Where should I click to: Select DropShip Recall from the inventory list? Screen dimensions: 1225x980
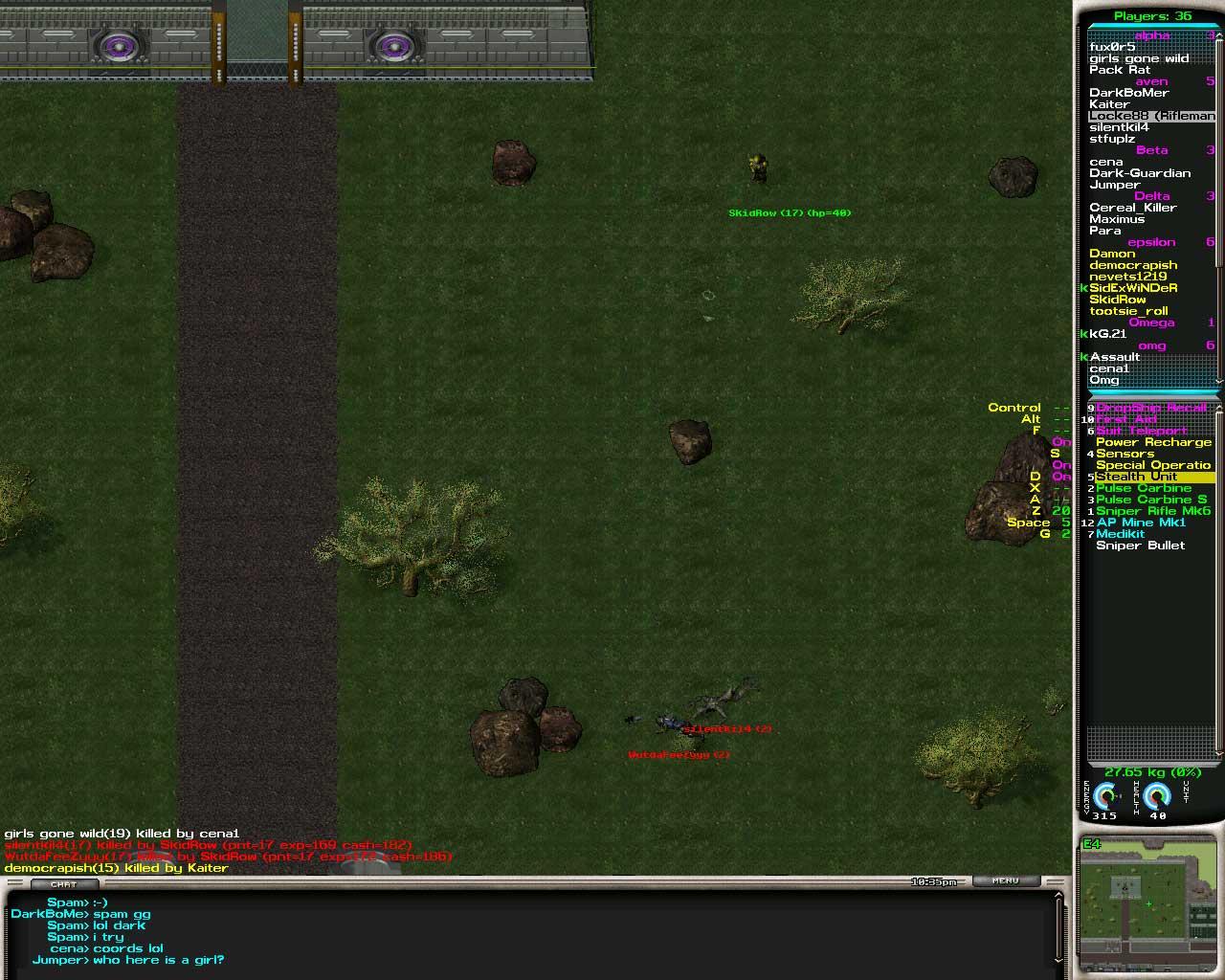(x=1151, y=408)
